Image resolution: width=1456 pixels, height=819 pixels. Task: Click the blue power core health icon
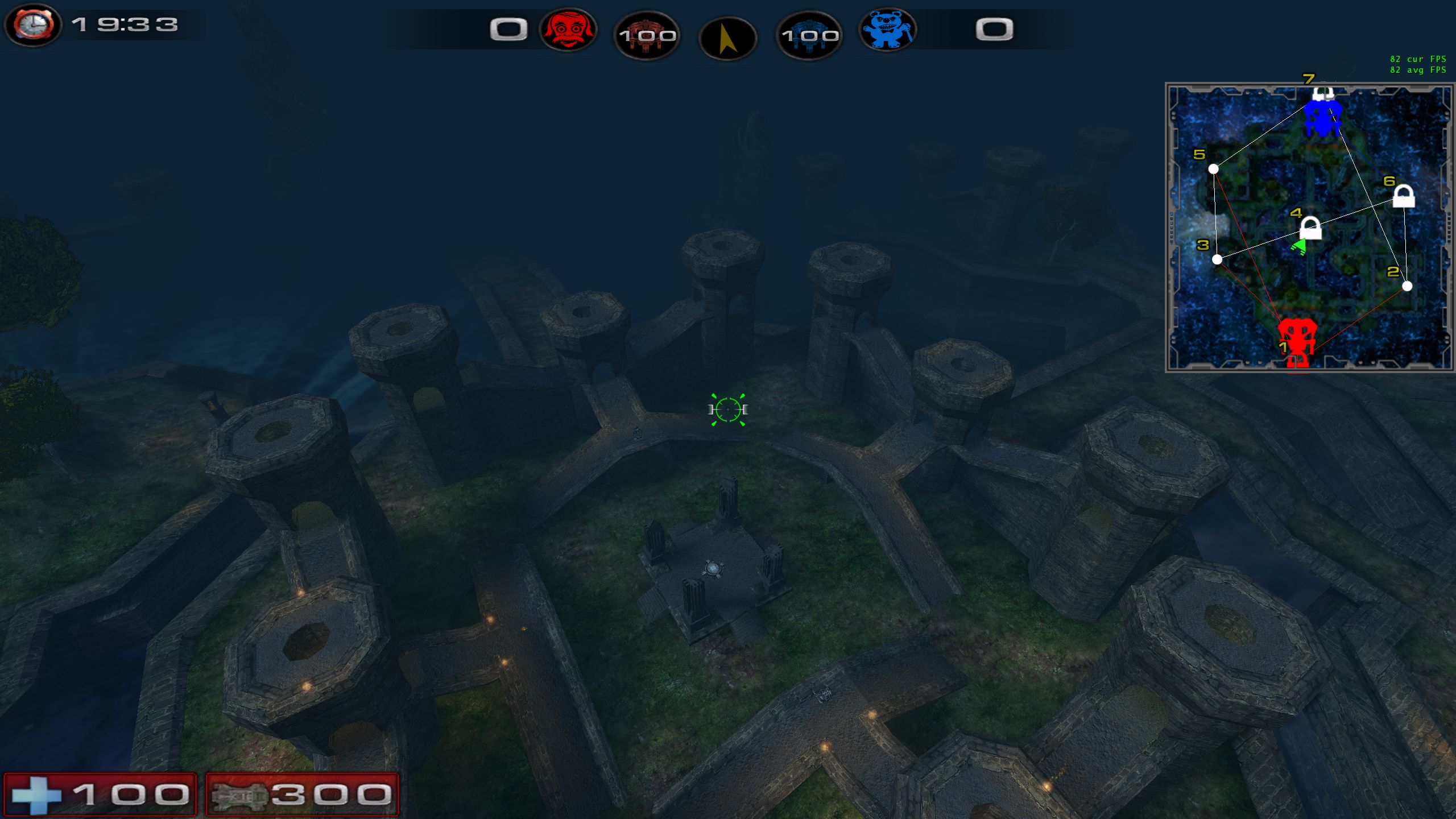click(x=809, y=36)
